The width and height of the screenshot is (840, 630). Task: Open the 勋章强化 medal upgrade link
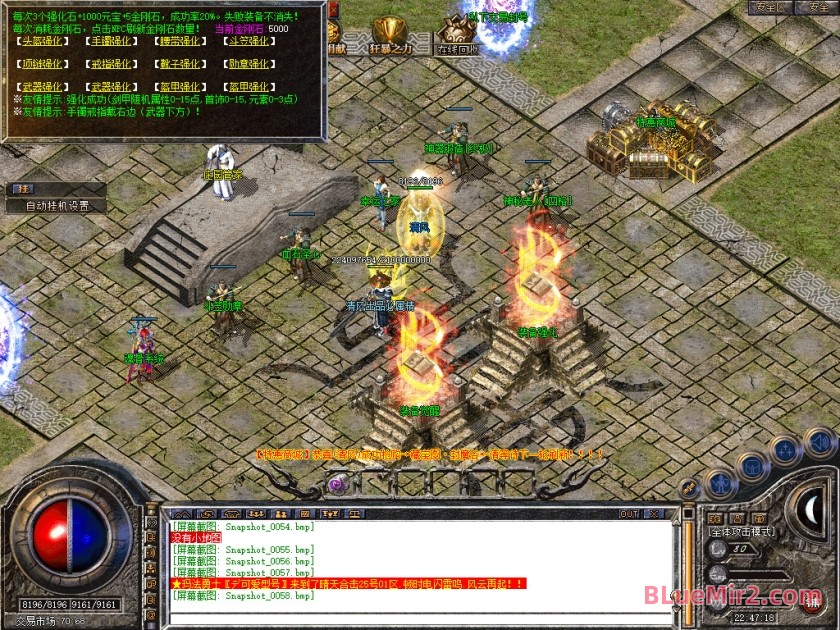(249, 64)
